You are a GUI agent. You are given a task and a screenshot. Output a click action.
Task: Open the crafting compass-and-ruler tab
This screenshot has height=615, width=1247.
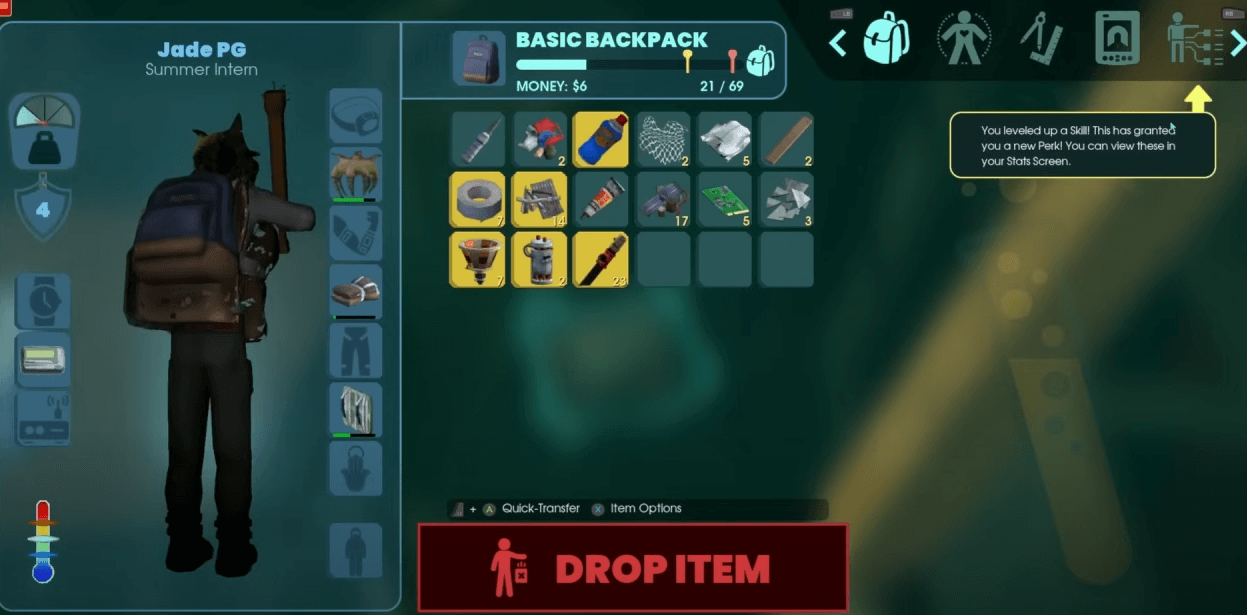(x=1040, y=39)
